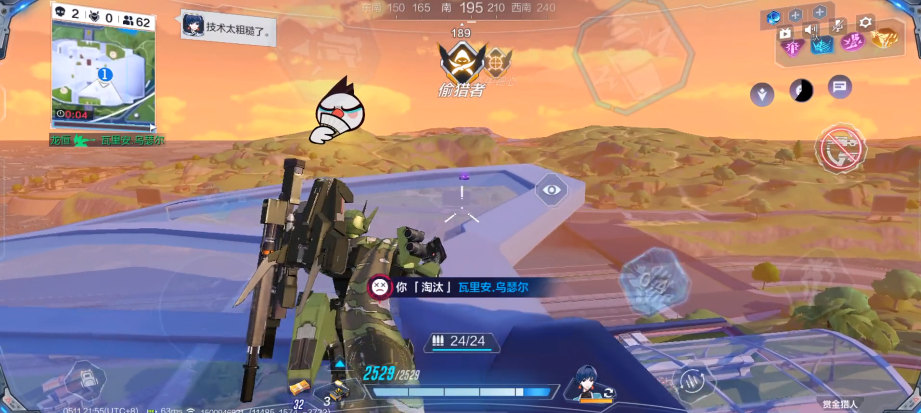The image size is (921, 413).
Task: Tap the downward arrow marker button
Action: pyautogui.click(x=763, y=94)
